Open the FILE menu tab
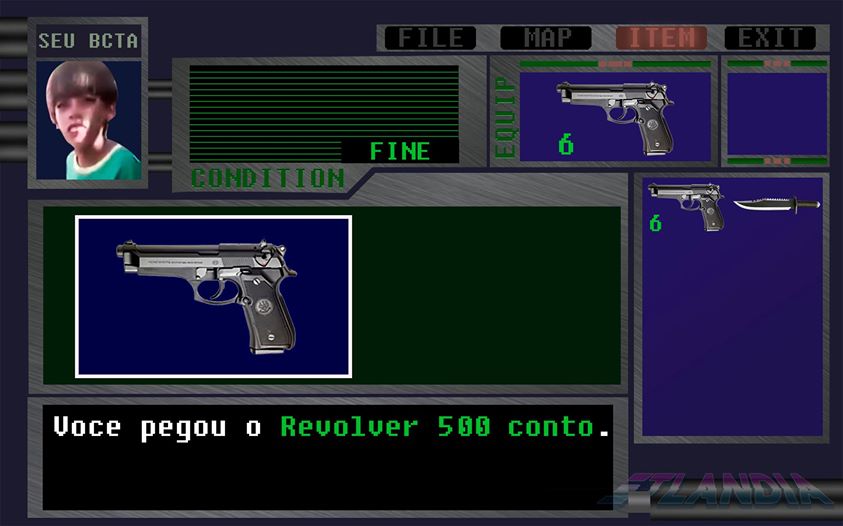The image size is (843, 526). (x=431, y=38)
